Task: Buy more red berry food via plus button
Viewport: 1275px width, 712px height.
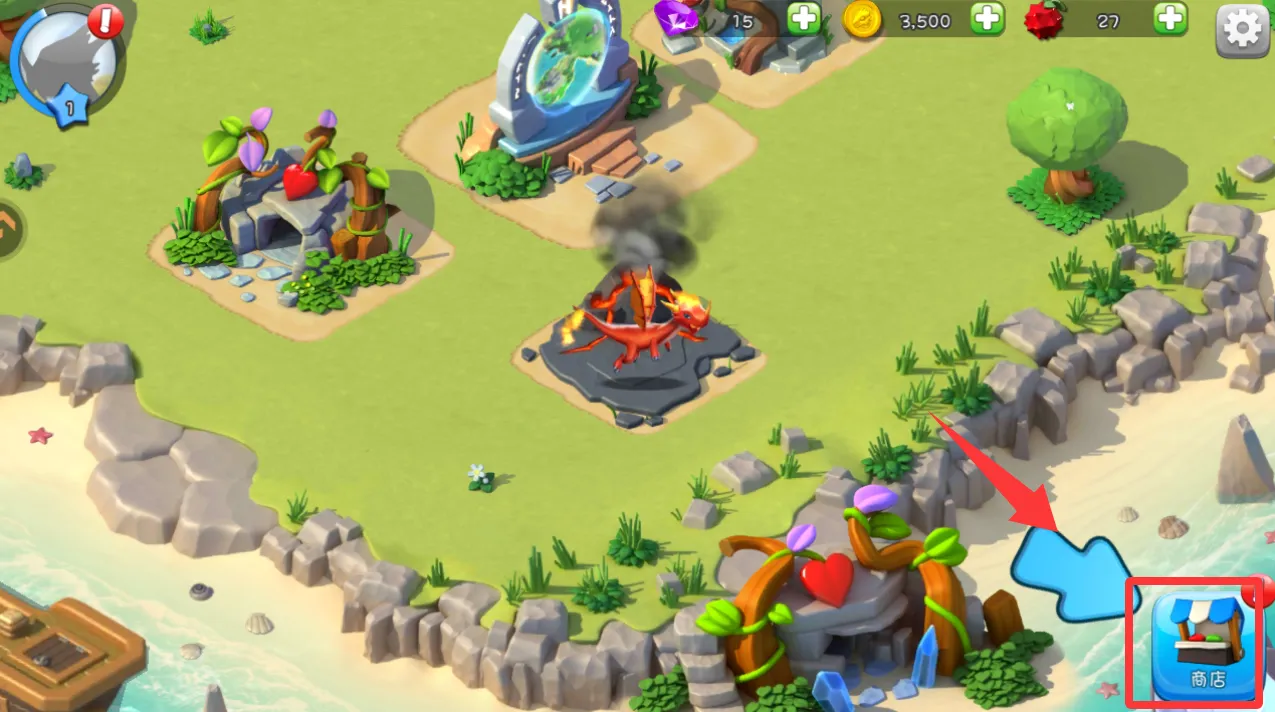Action: (x=1170, y=19)
